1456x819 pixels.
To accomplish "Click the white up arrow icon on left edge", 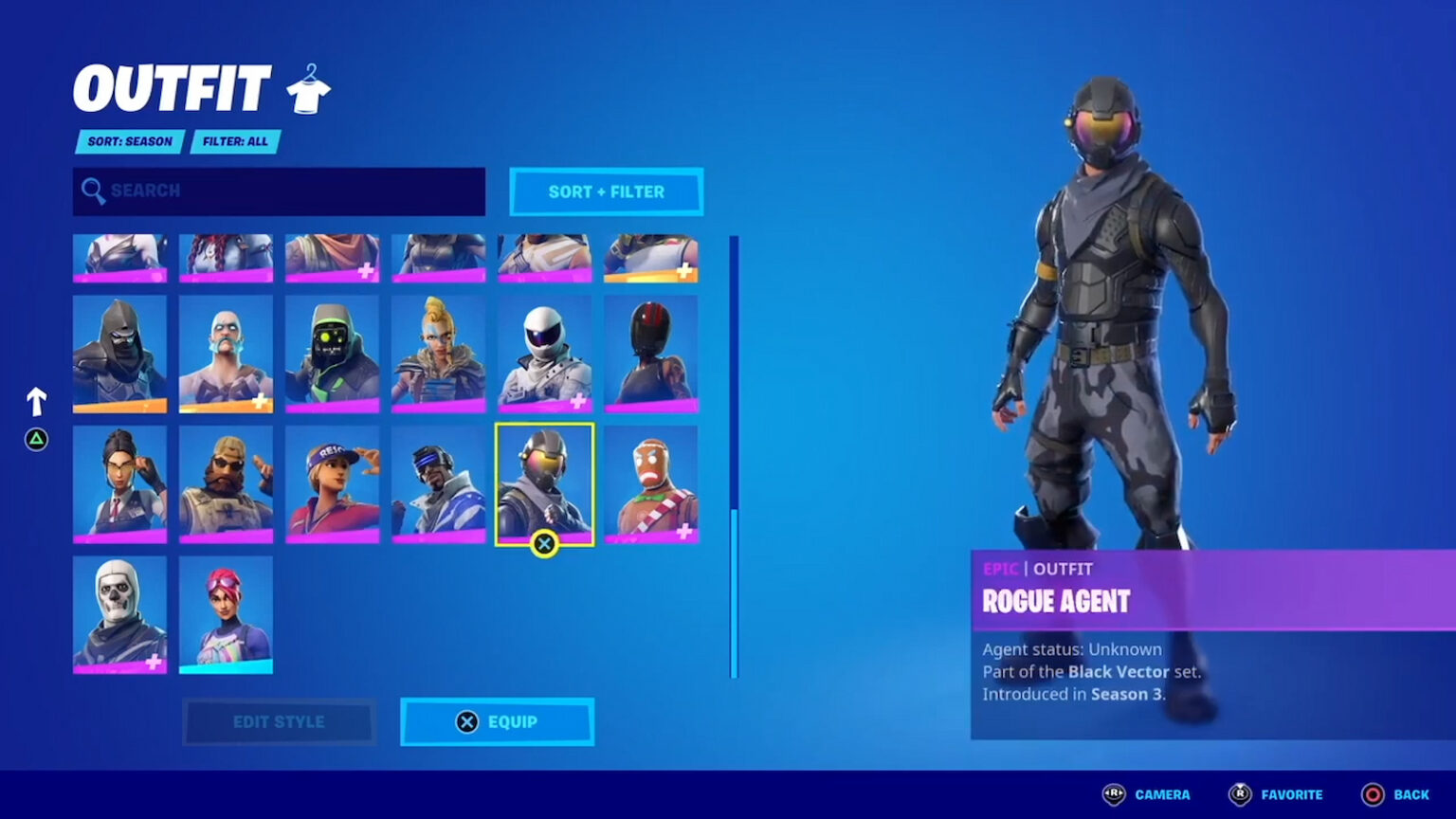I will coord(35,401).
